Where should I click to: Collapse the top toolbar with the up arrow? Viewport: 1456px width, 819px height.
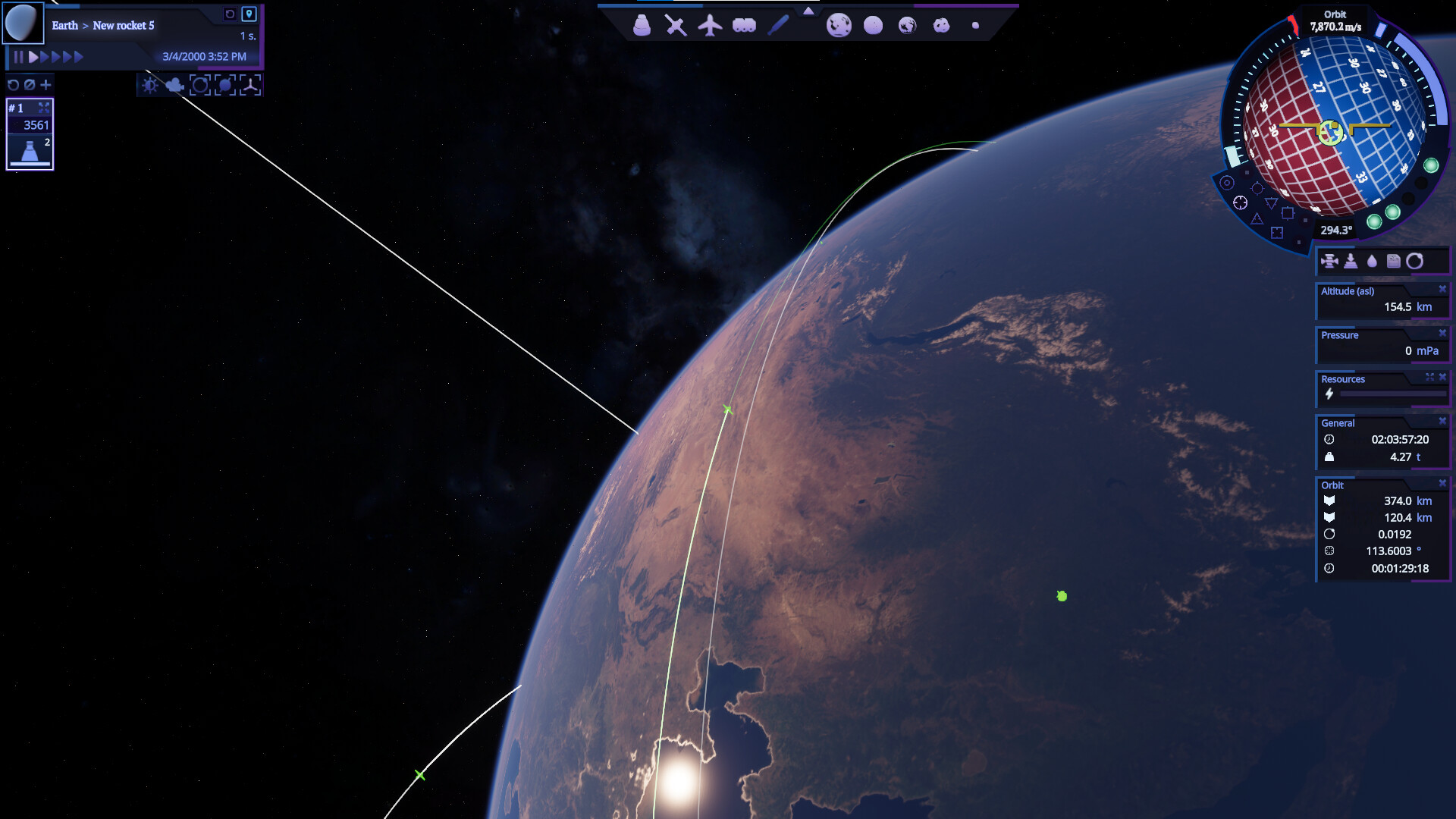click(810, 11)
